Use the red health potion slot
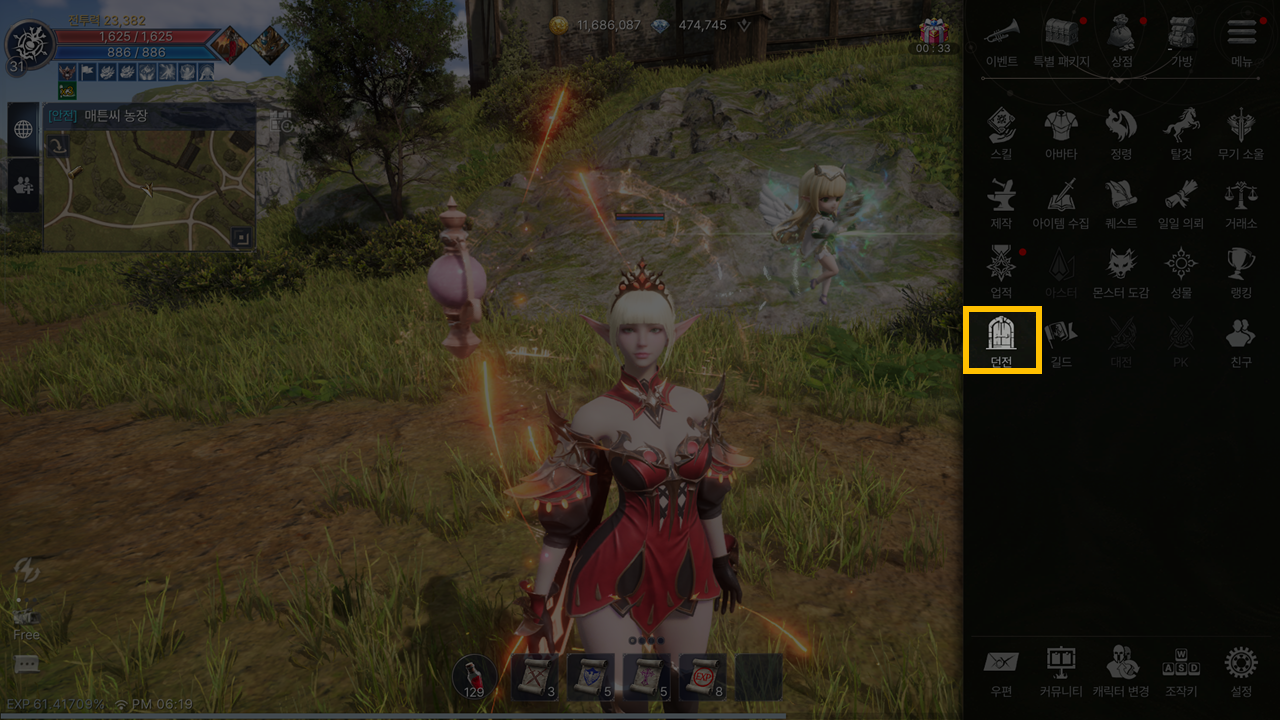The image size is (1280, 720). point(474,677)
